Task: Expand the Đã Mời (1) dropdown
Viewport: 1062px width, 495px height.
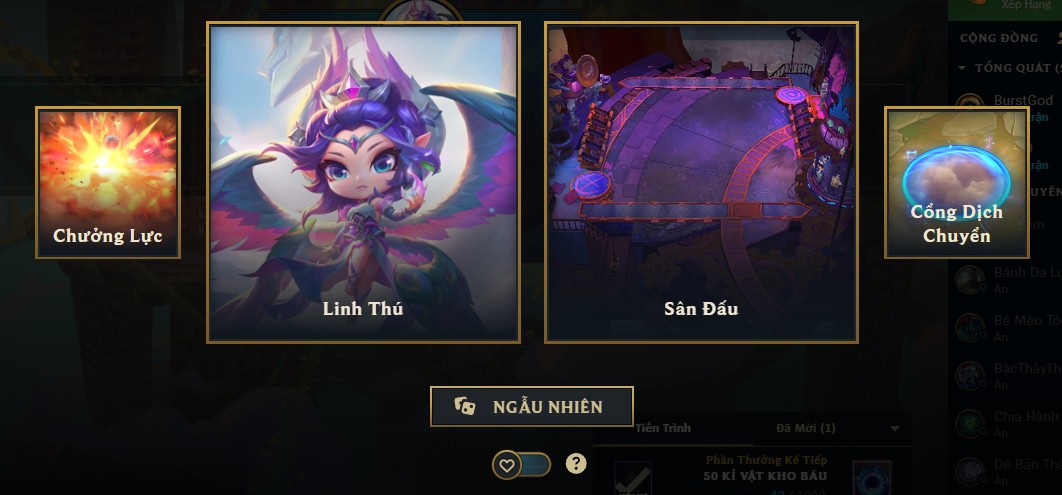Action: click(x=894, y=429)
